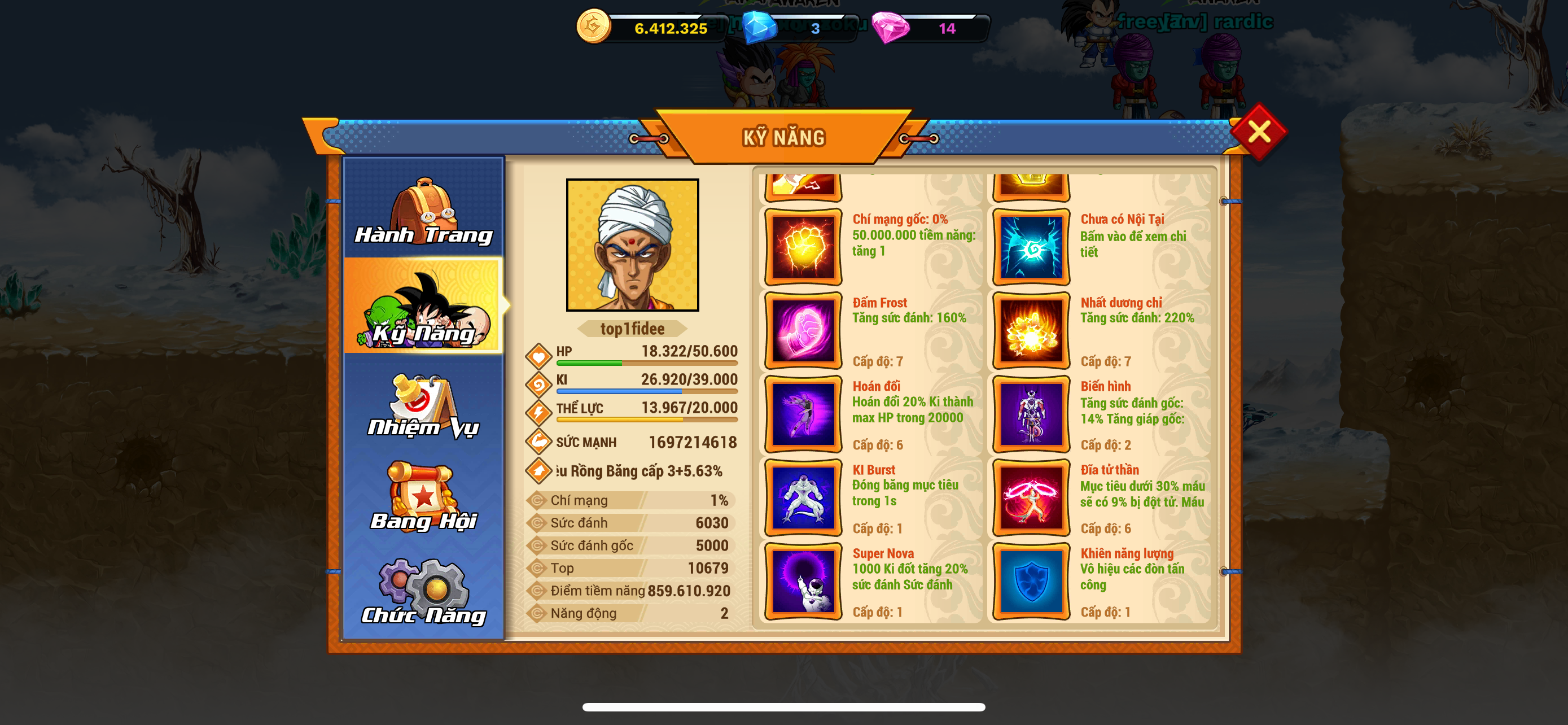Close the Kỹ Năng window

(1258, 132)
